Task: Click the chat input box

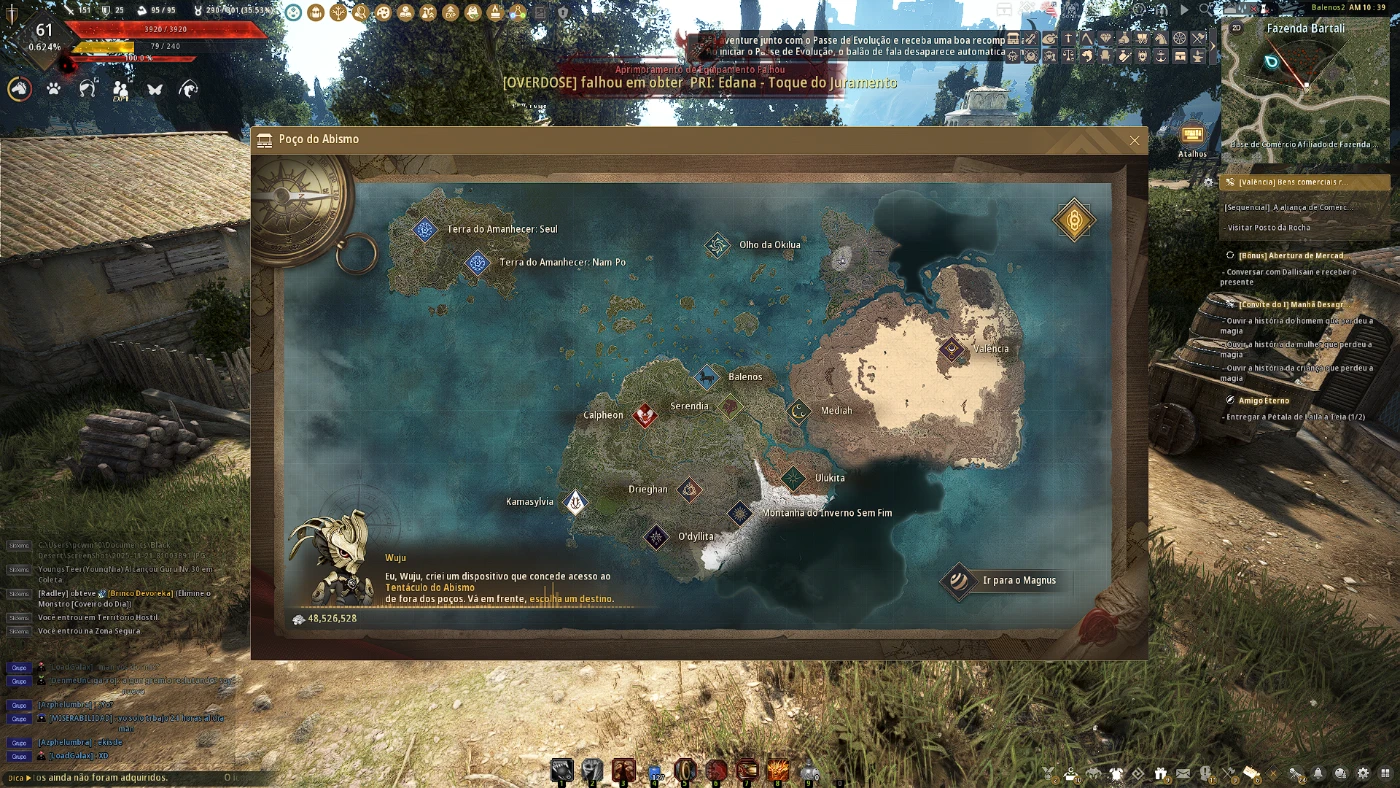Action: [x=120, y=777]
